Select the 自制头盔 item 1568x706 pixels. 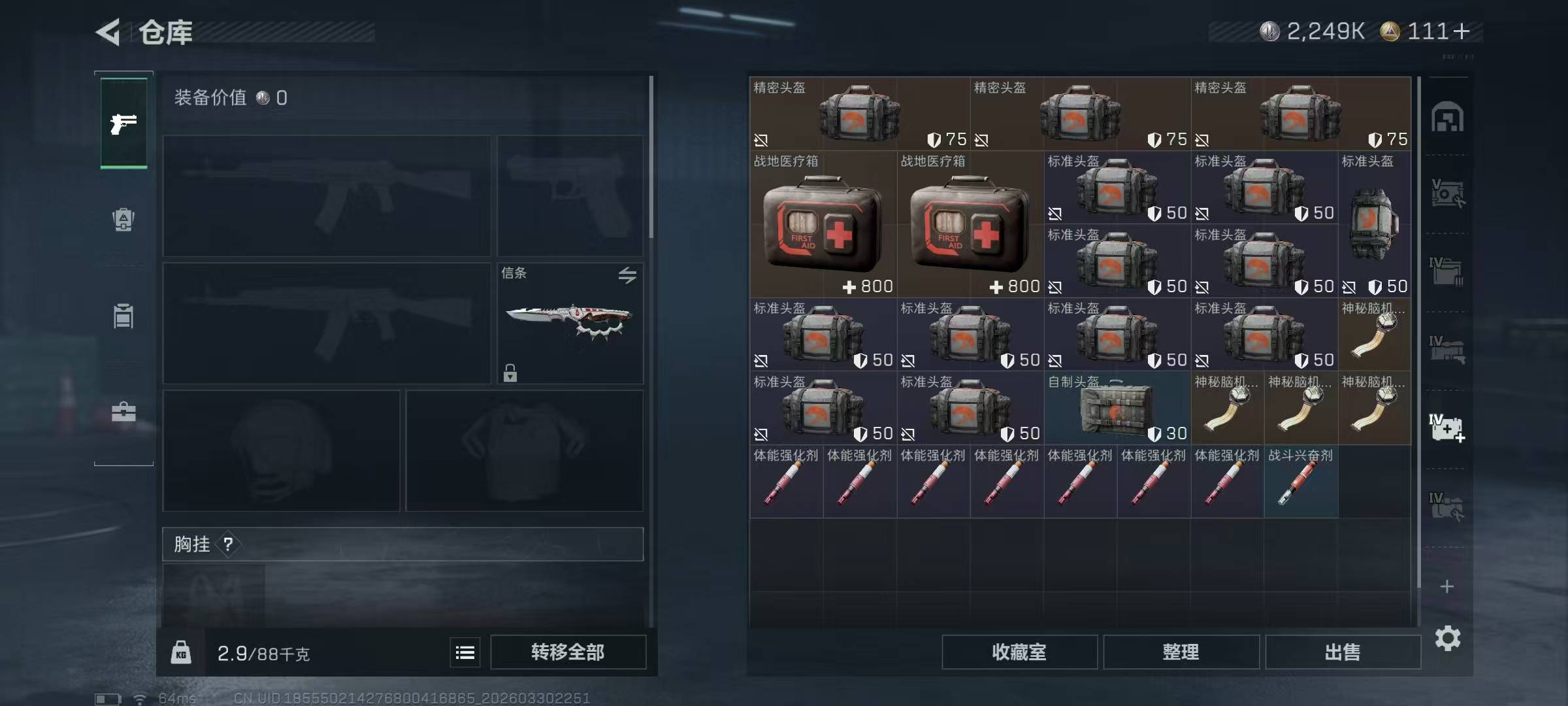point(1117,408)
